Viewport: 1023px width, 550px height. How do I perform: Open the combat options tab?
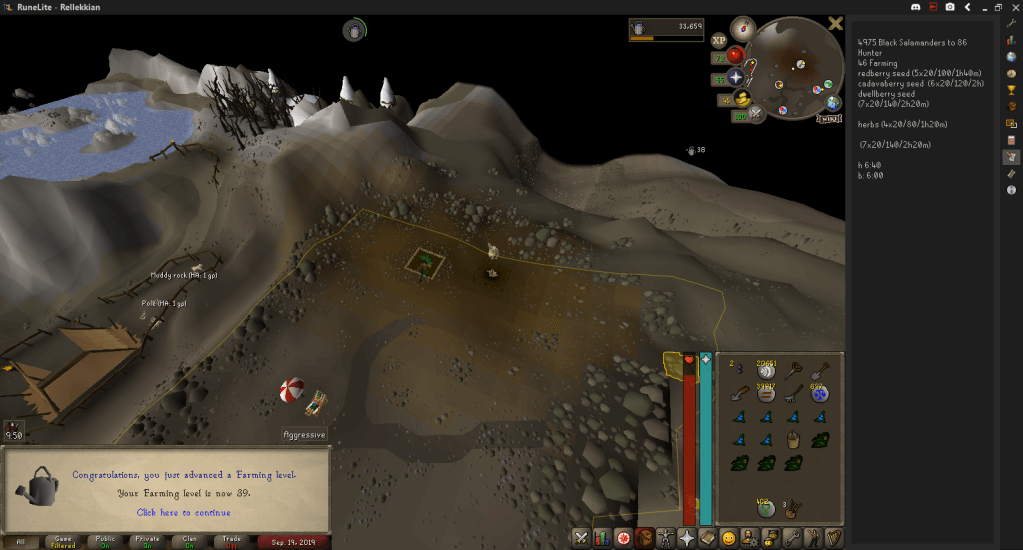pos(581,537)
